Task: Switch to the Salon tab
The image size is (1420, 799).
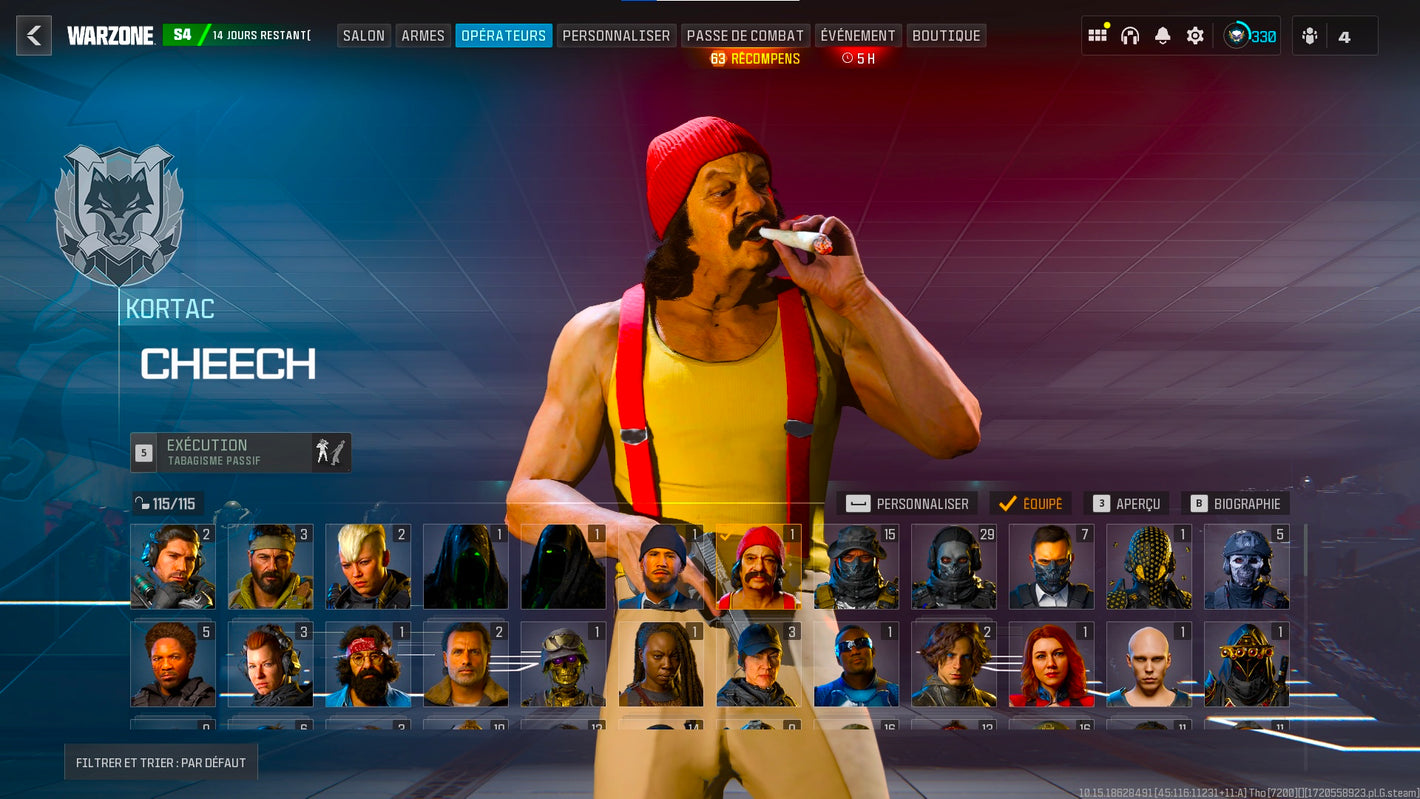Action: 363,36
